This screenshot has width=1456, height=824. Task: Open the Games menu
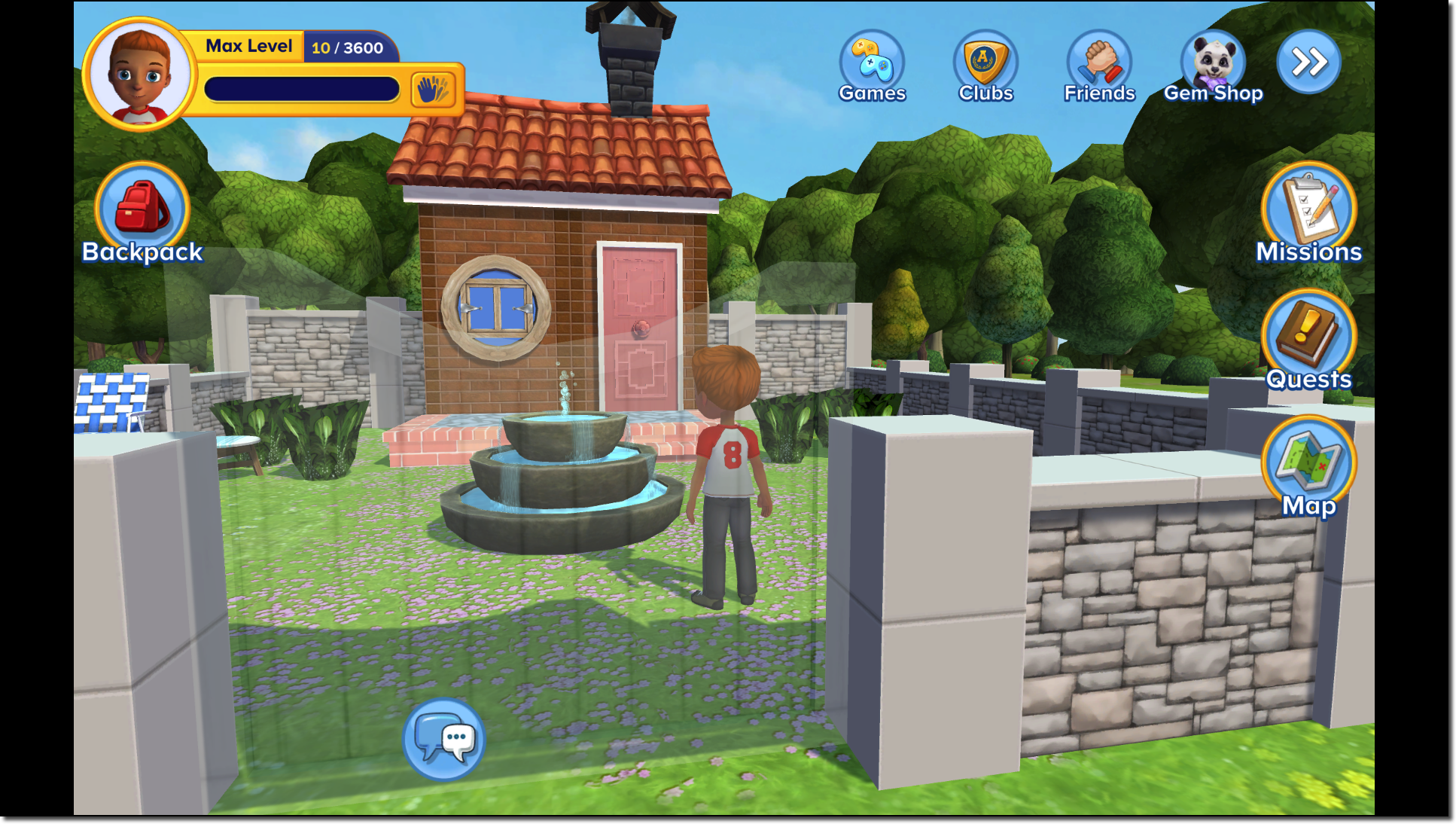(x=872, y=60)
